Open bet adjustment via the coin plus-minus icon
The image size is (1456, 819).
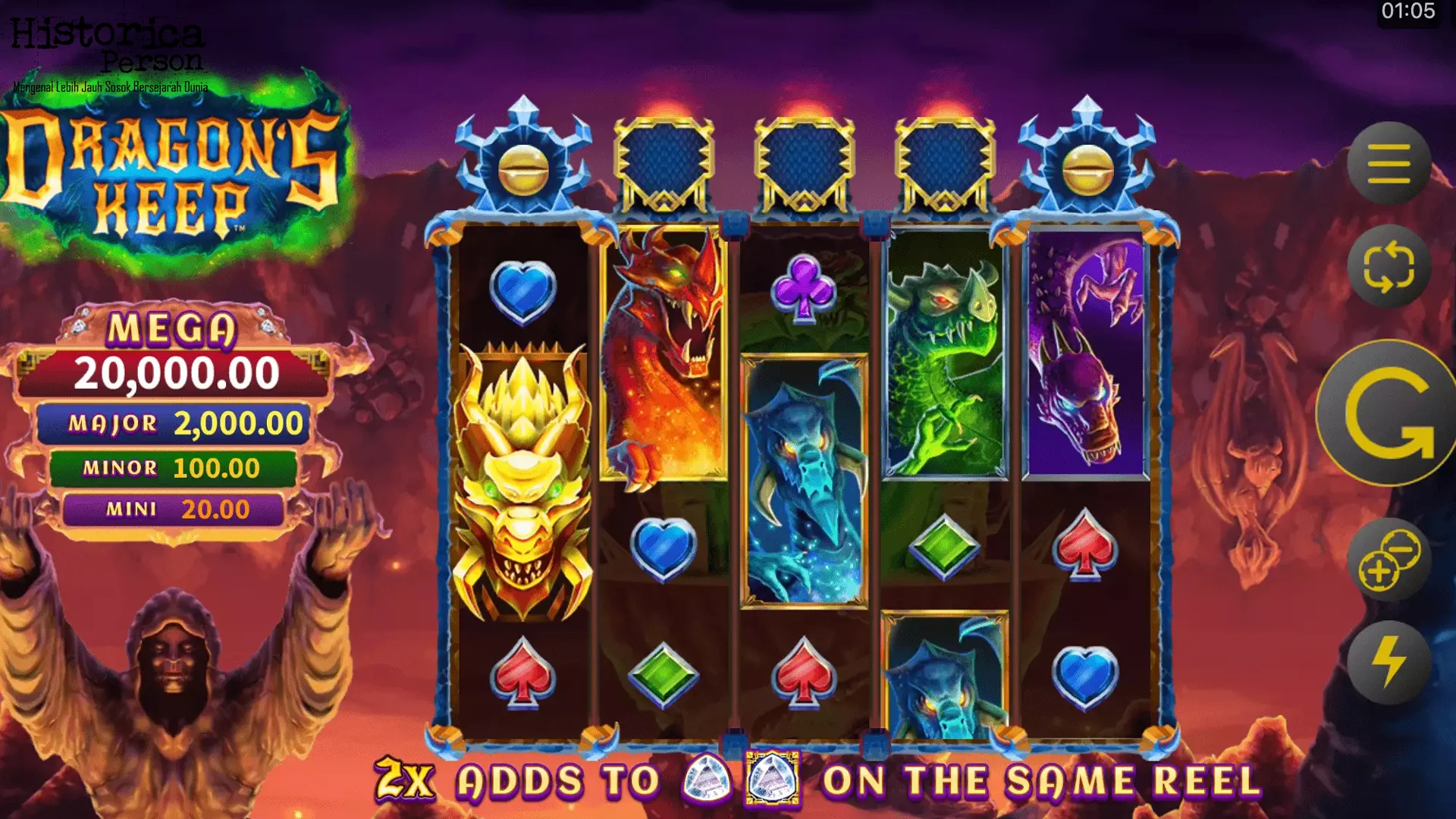1393,563
